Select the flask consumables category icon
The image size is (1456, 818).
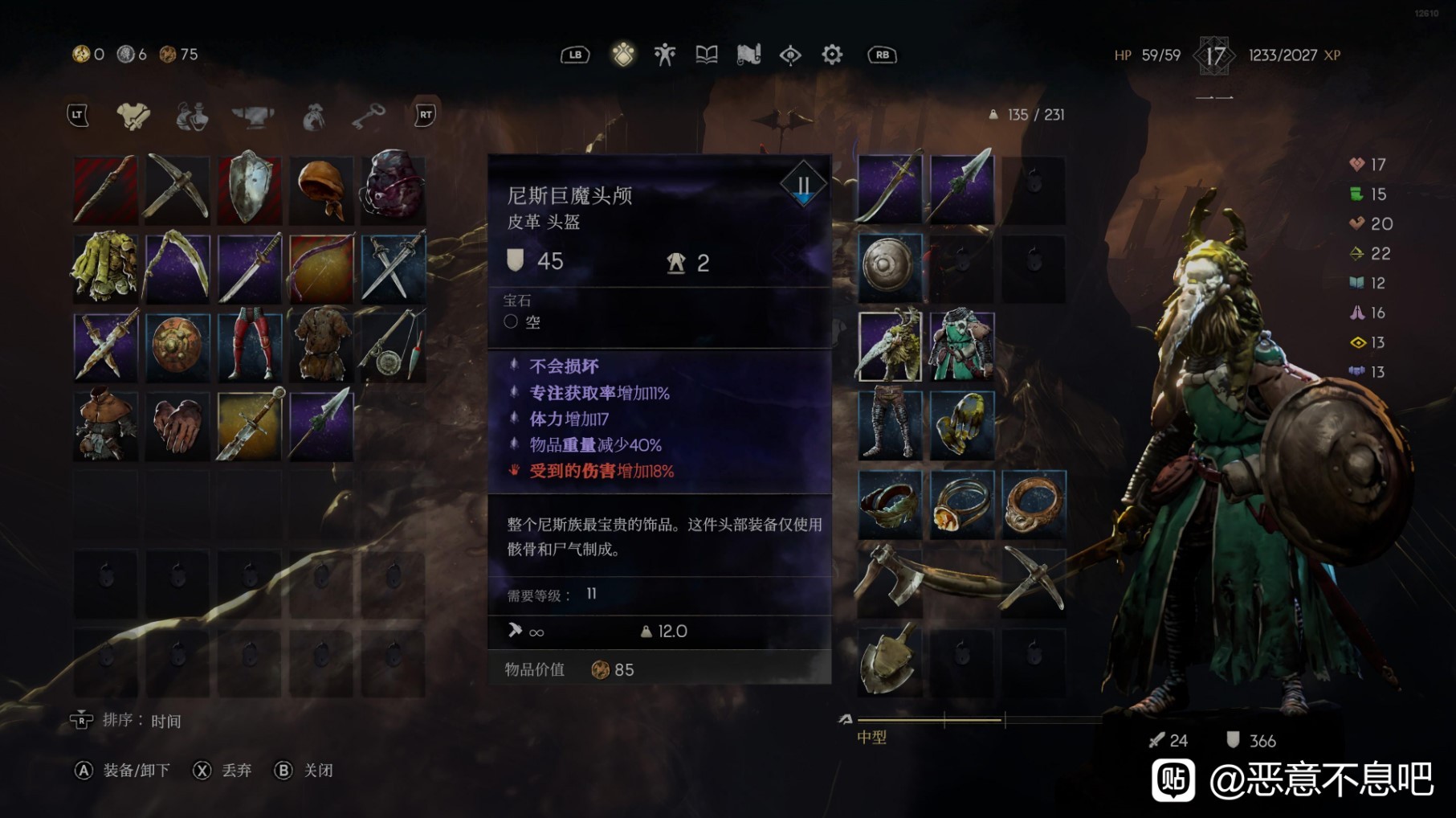[192, 117]
